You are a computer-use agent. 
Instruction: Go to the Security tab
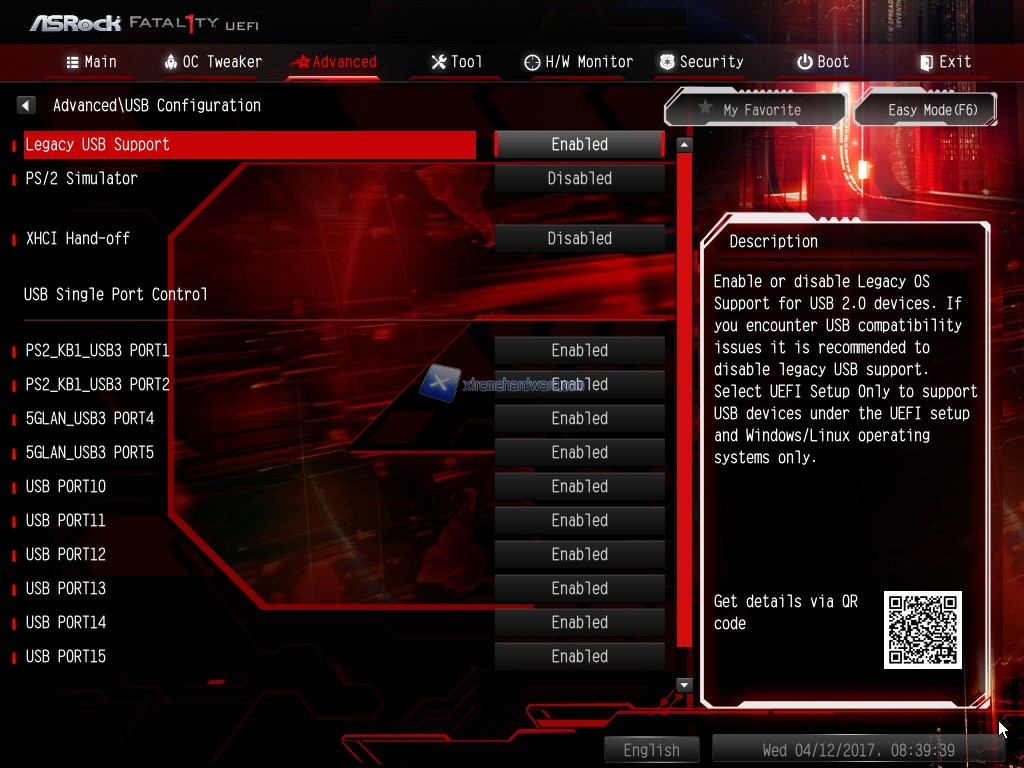[701, 62]
